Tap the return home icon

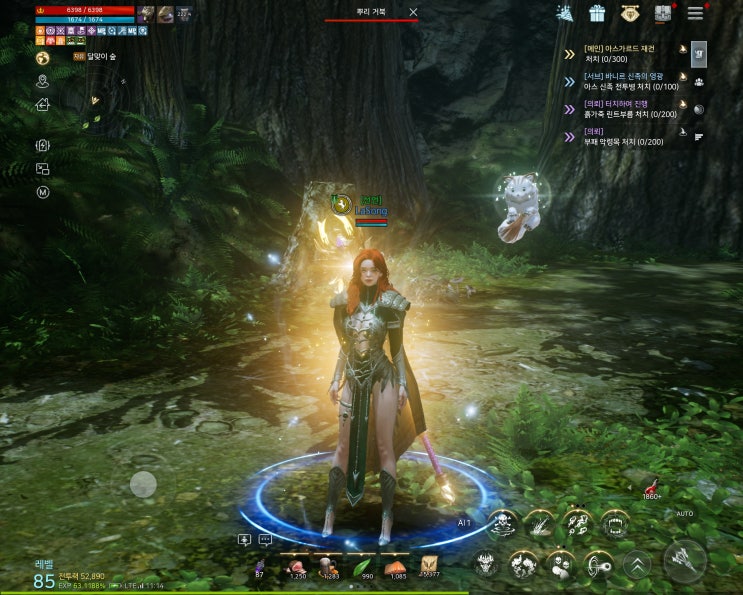pyautogui.click(x=43, y=104)
